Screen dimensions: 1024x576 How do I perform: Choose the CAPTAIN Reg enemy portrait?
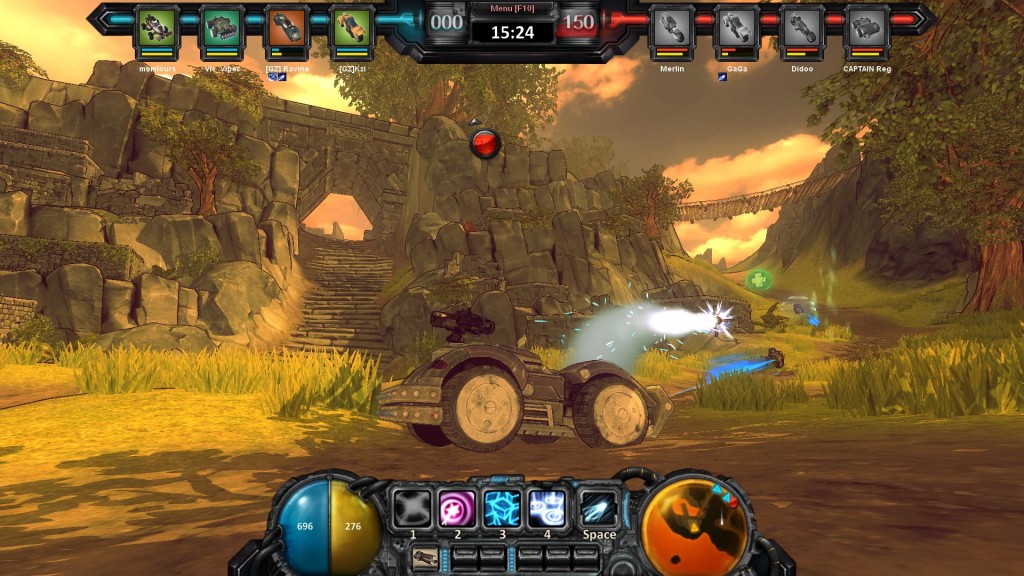[x=867, y=26]
